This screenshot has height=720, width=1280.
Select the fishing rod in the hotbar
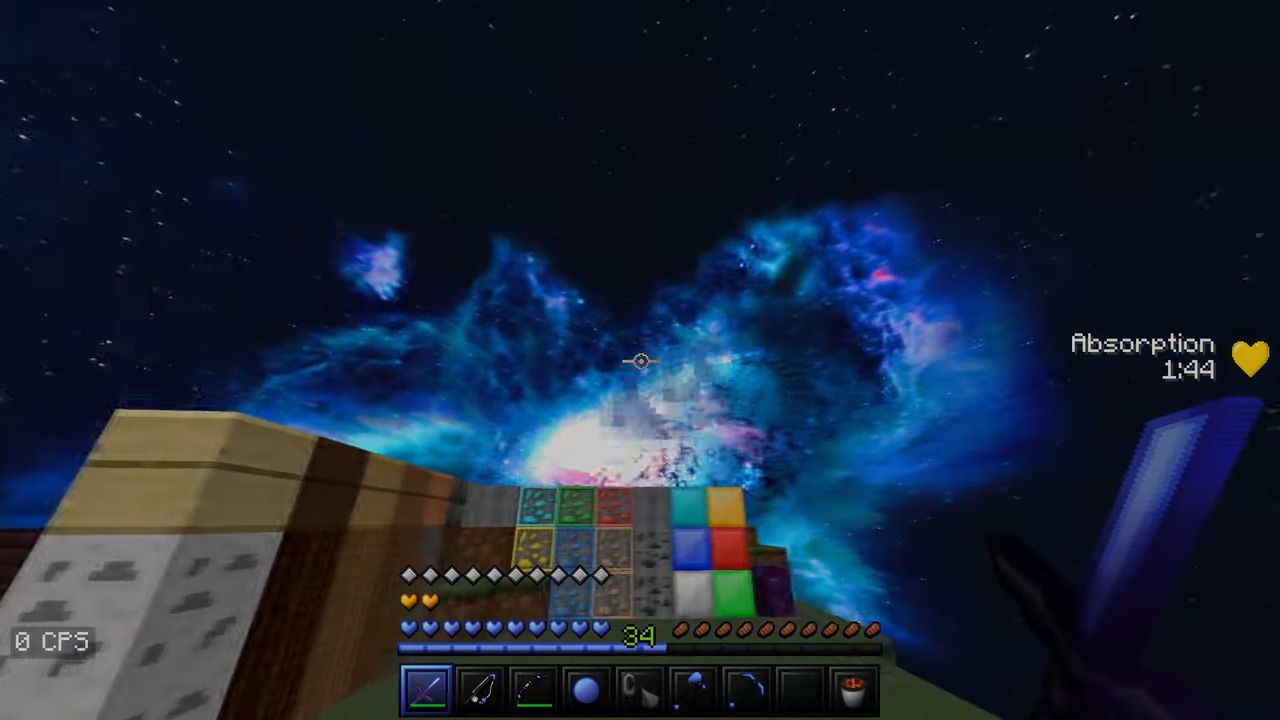pyautogui.click(x=480, y=688)
